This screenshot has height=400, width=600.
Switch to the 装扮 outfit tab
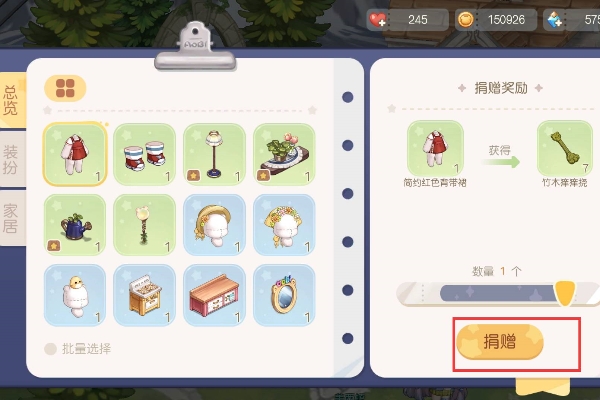(x=12, y=160)
